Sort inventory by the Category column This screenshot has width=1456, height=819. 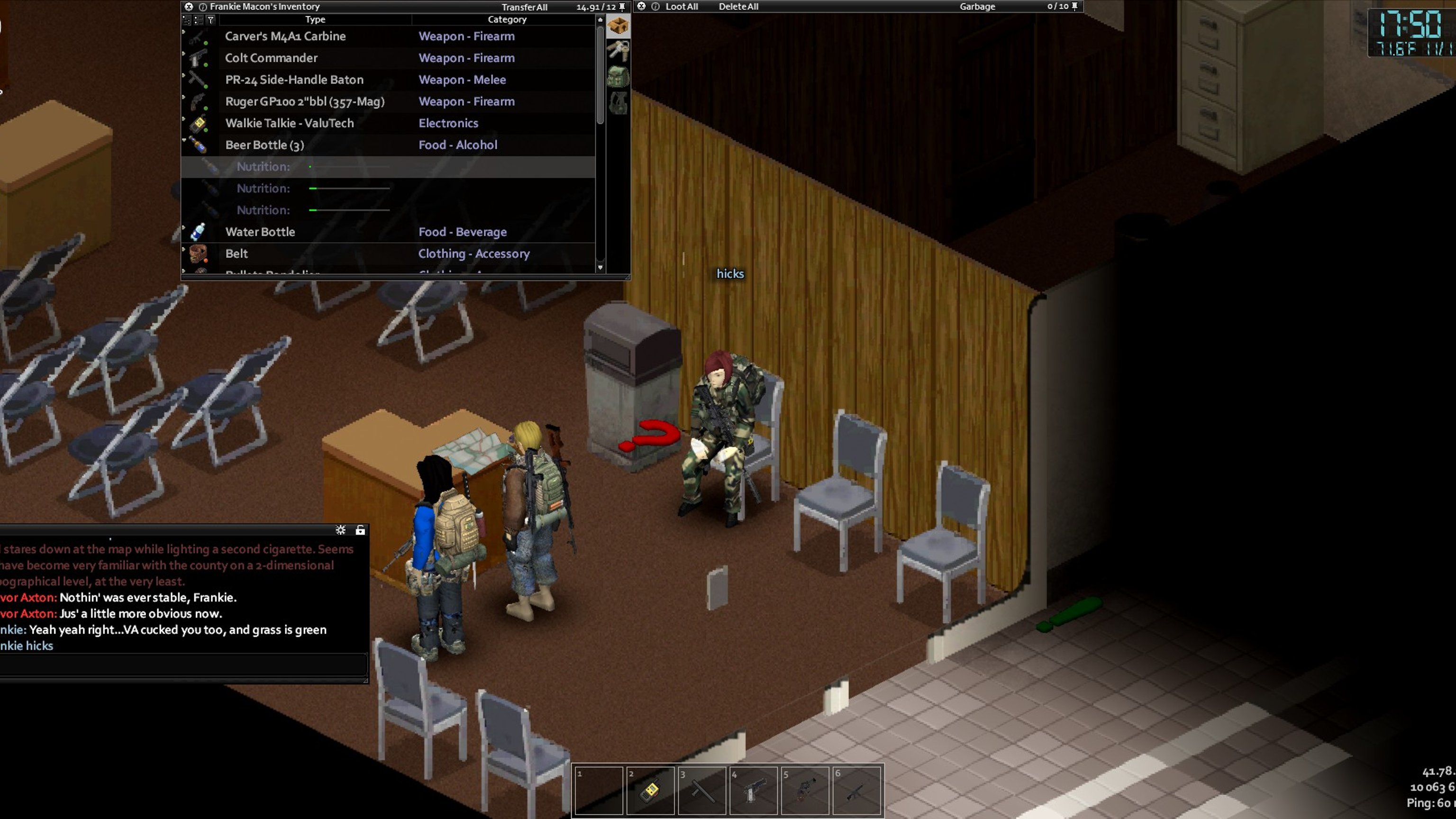click(507, 20)
